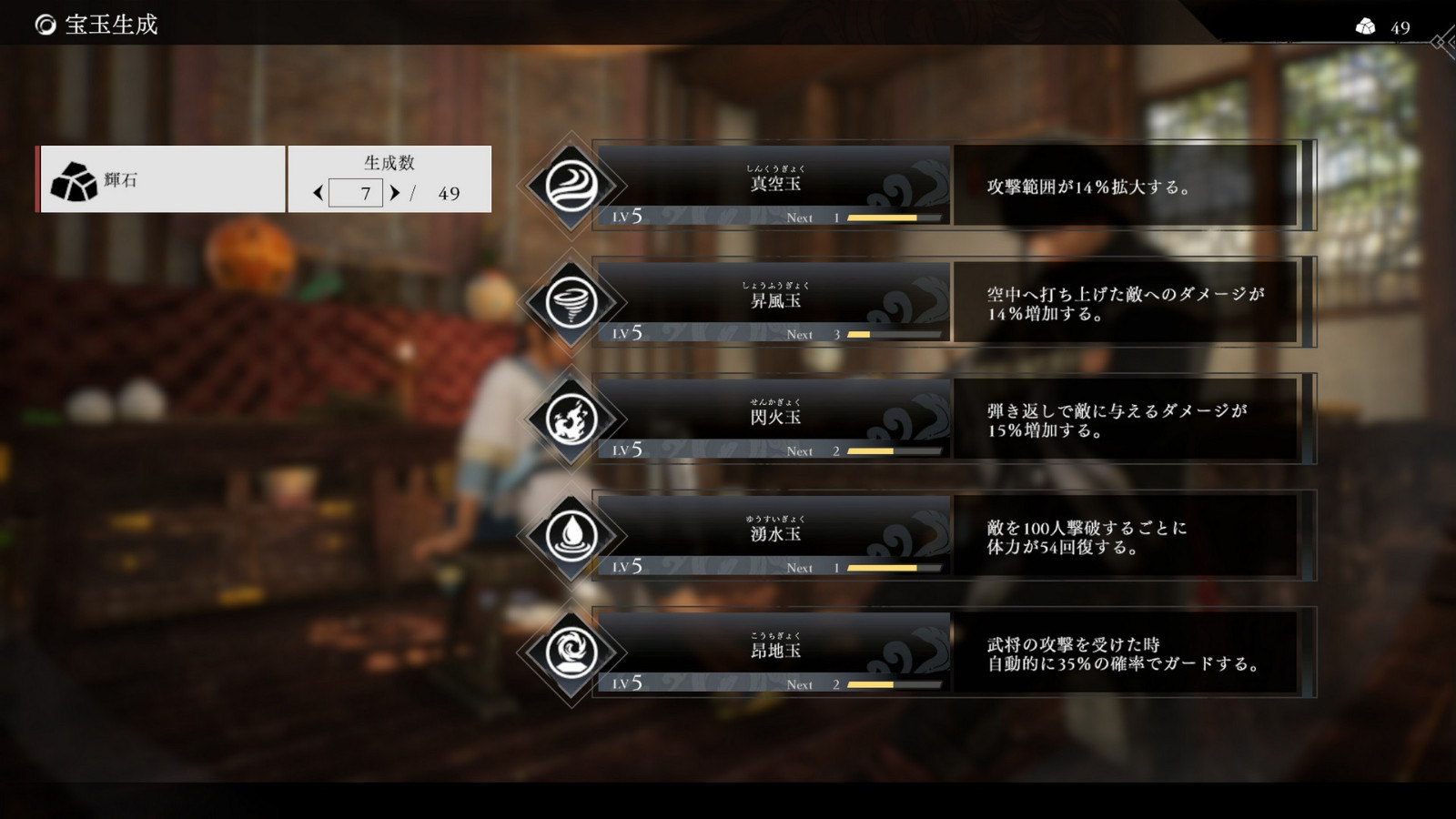Click the 閃火玉 gem entry
This screenshot has height=819, width=1456.
tap(773, 417)
